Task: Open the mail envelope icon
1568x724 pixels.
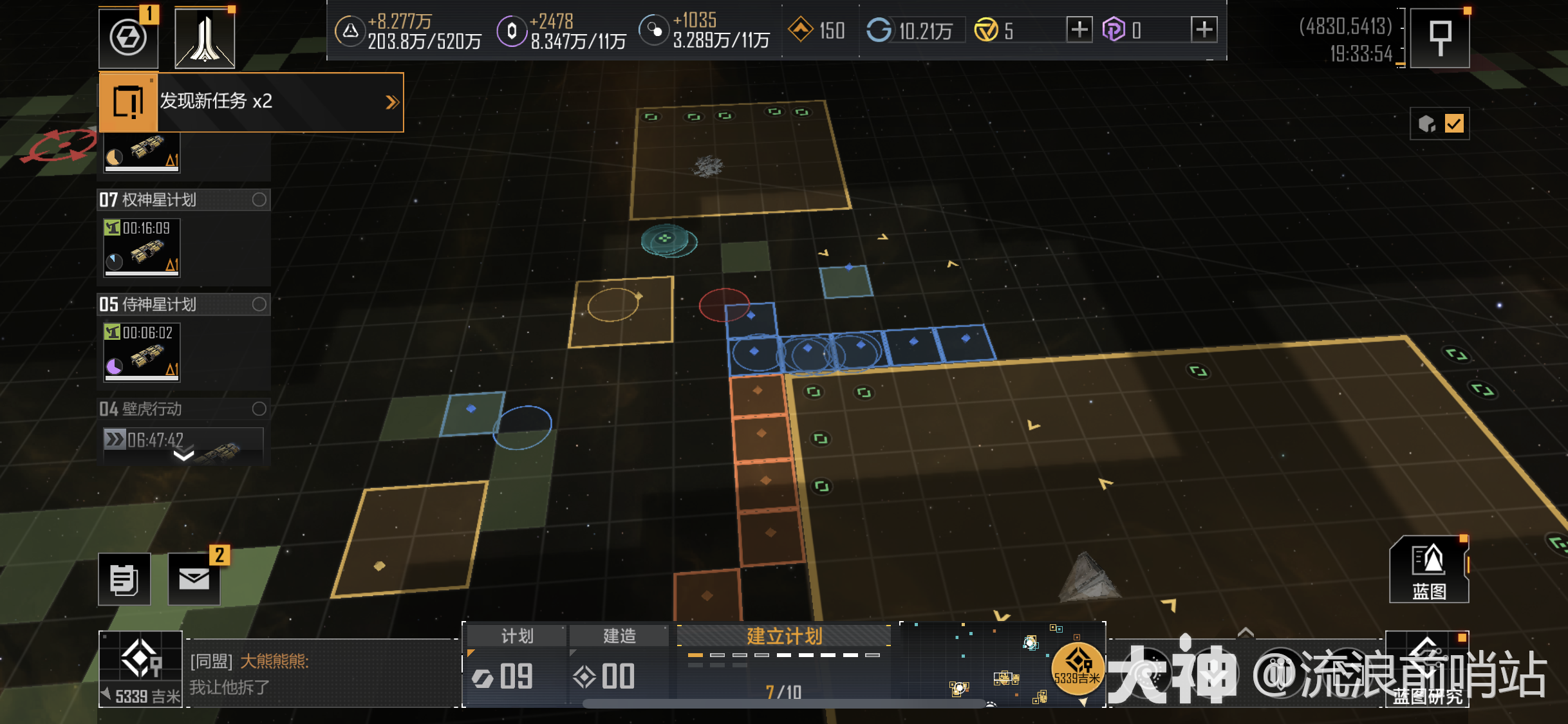Action: (x=194, y=579)
